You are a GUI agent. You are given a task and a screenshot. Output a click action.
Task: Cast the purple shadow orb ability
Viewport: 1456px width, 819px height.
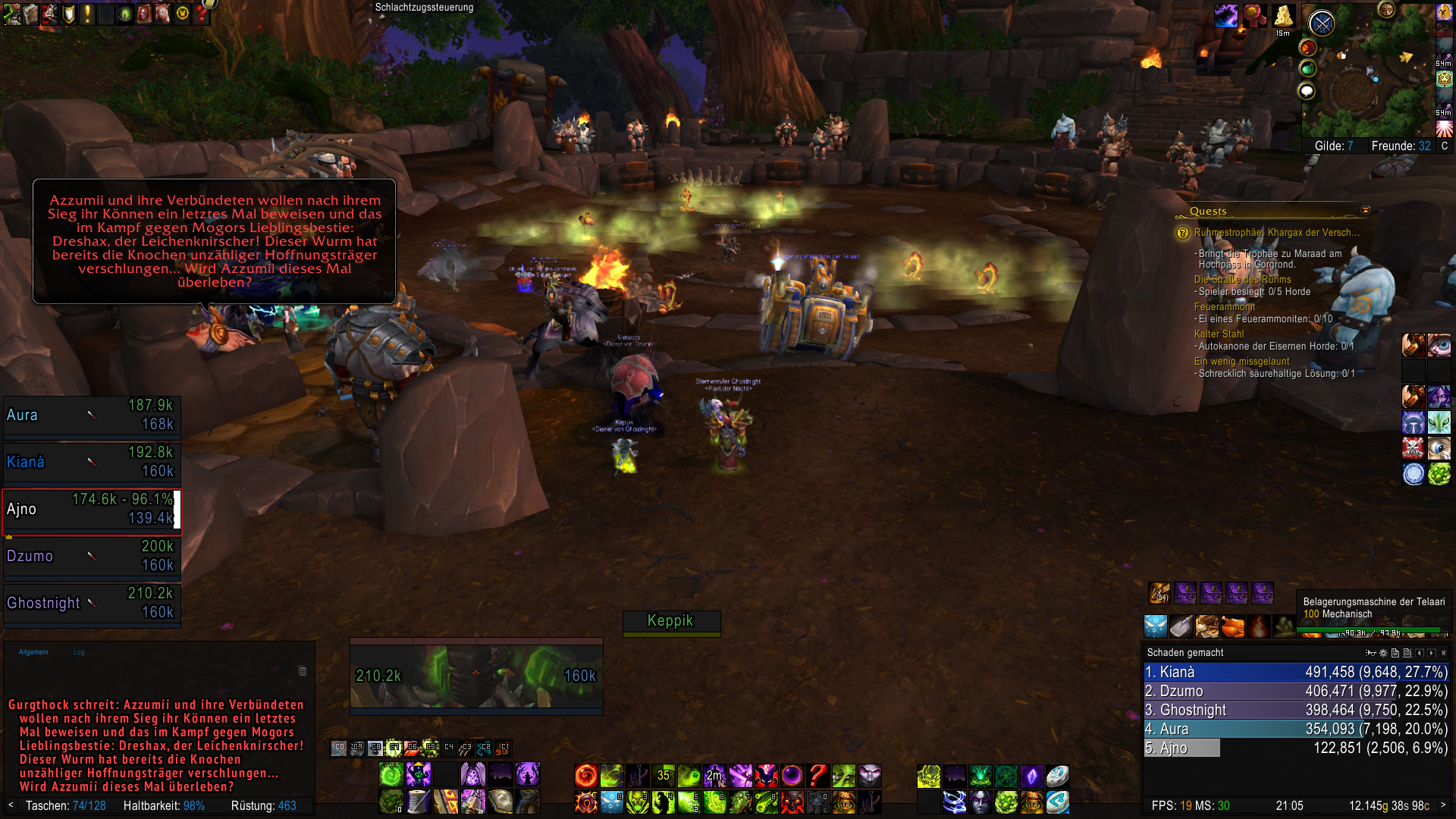pyautogui.click(x=792, y=775)
